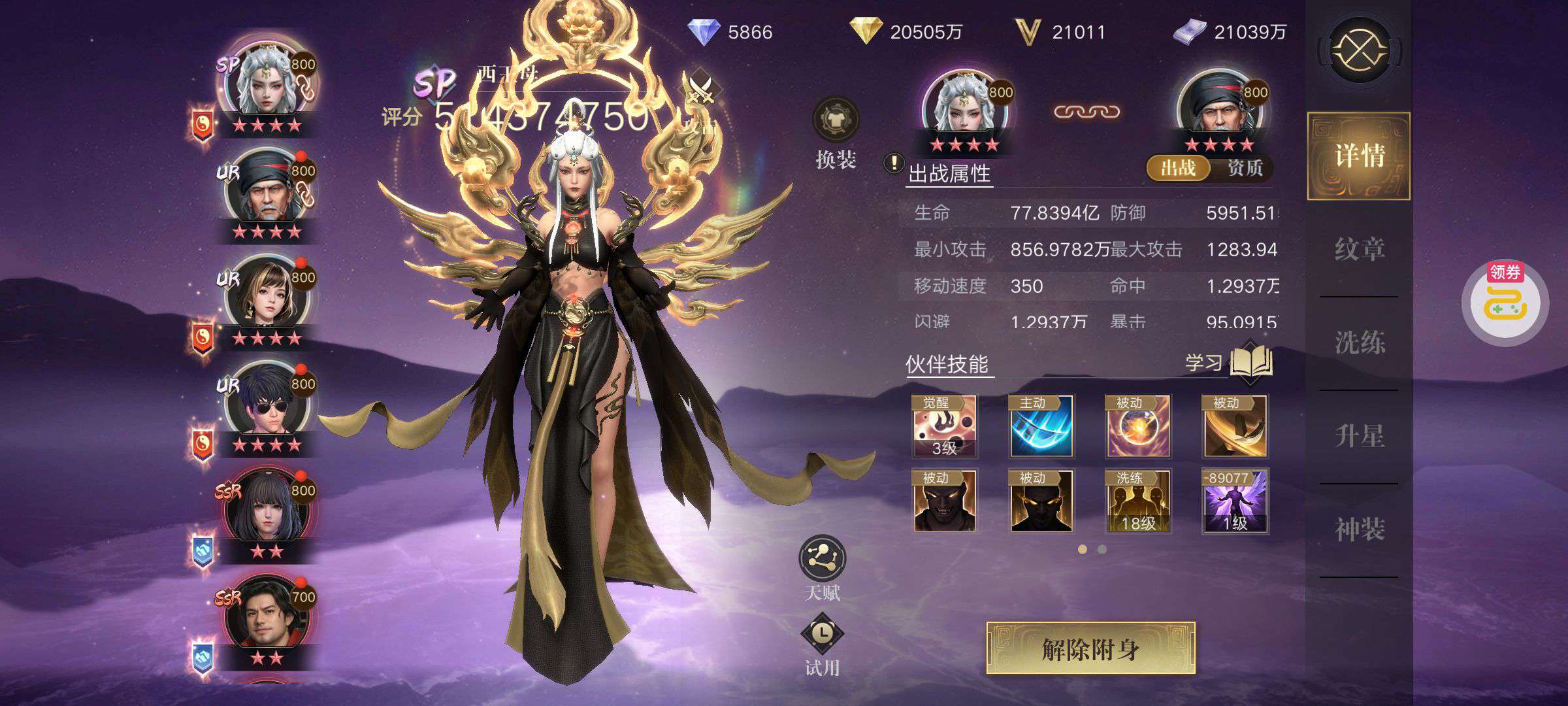
Task: Choose the 洗练 level 18 skill icon
Action: pyautogui.click(x=1137, y=501)
